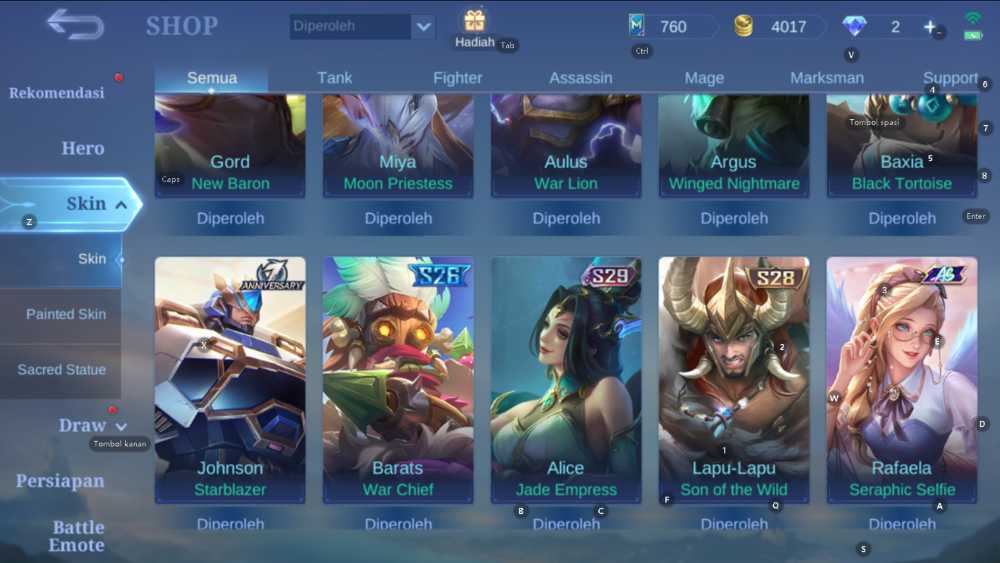Open the Hero shop section

point(83,149)
